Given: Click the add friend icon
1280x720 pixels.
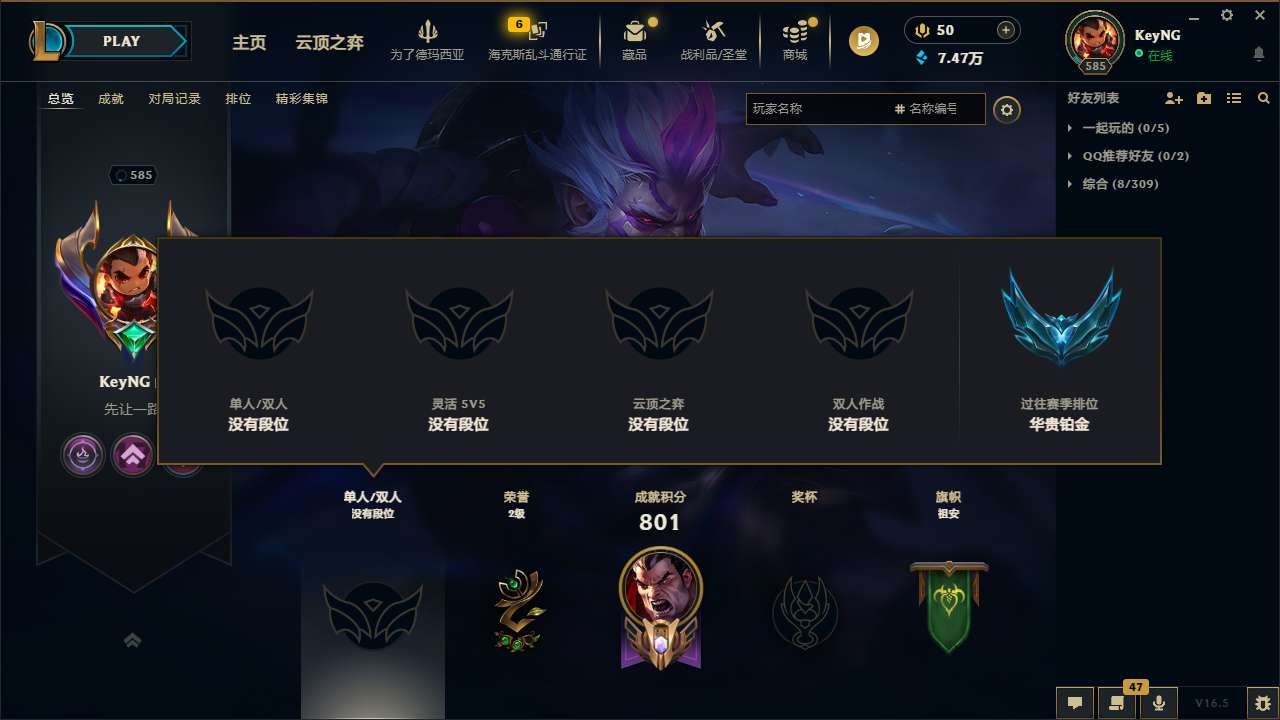Looking at the screenshot, I should click(1174, 98).
